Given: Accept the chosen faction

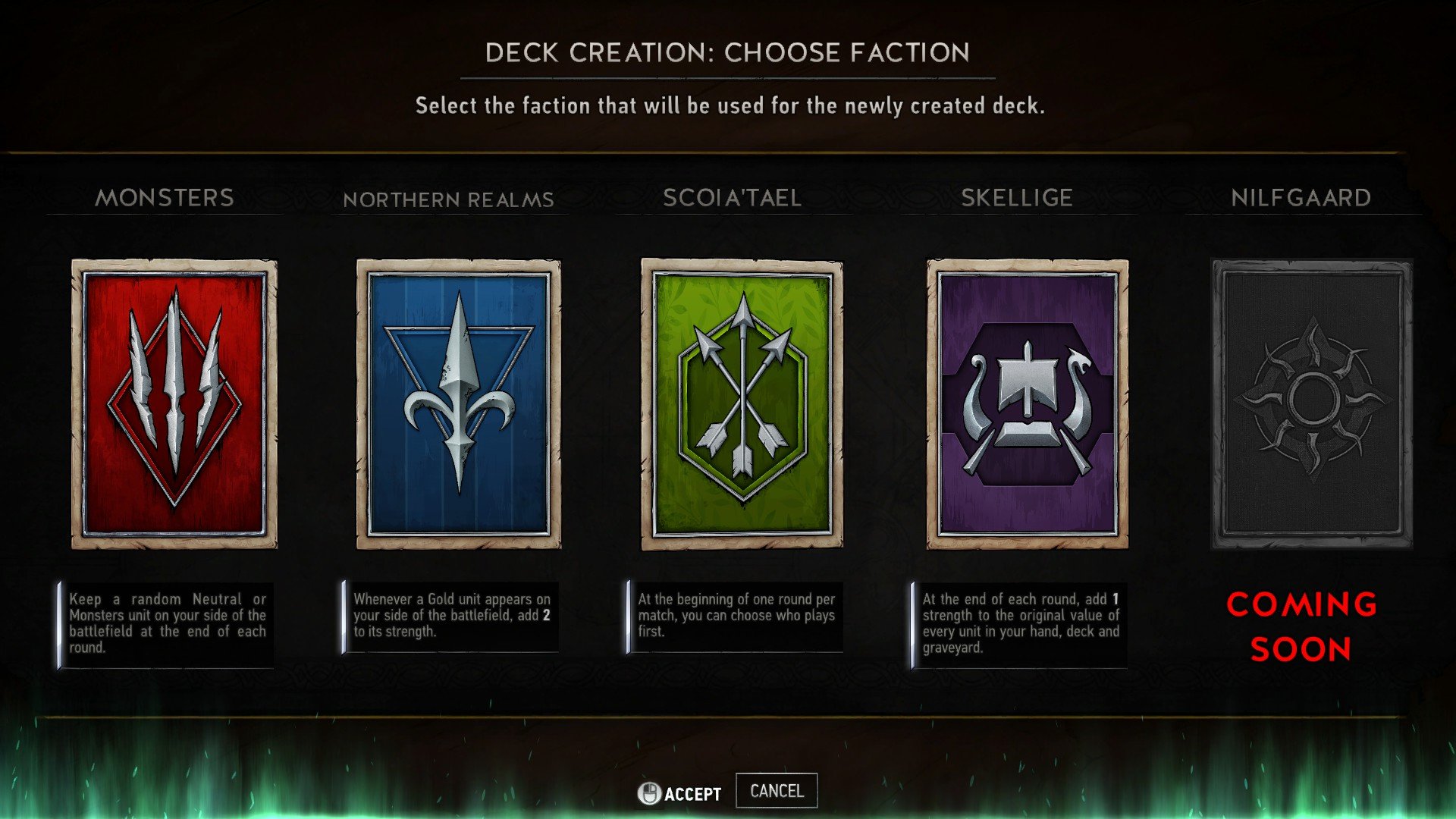Looking at the screenshot, I should click(x=680, y=793).
